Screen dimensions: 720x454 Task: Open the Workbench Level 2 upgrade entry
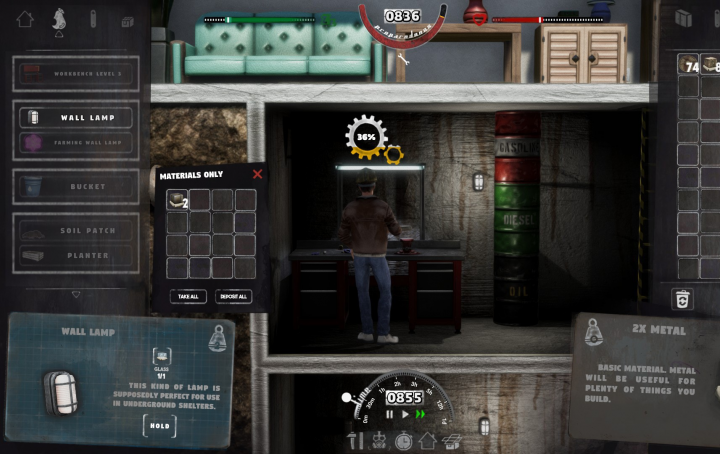[76, 72]
